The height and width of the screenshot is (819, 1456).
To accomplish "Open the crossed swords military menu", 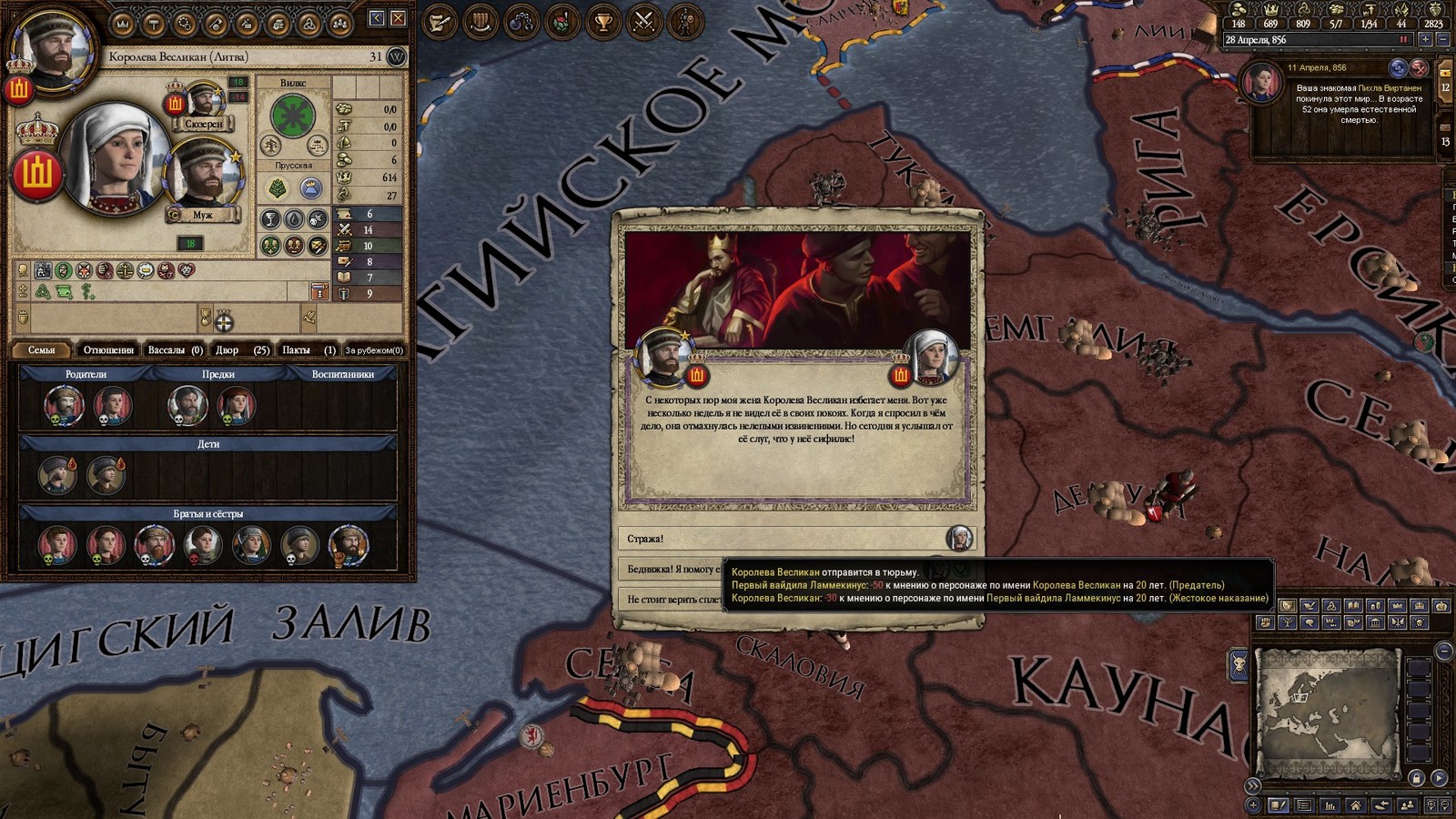I will point(644,22).
